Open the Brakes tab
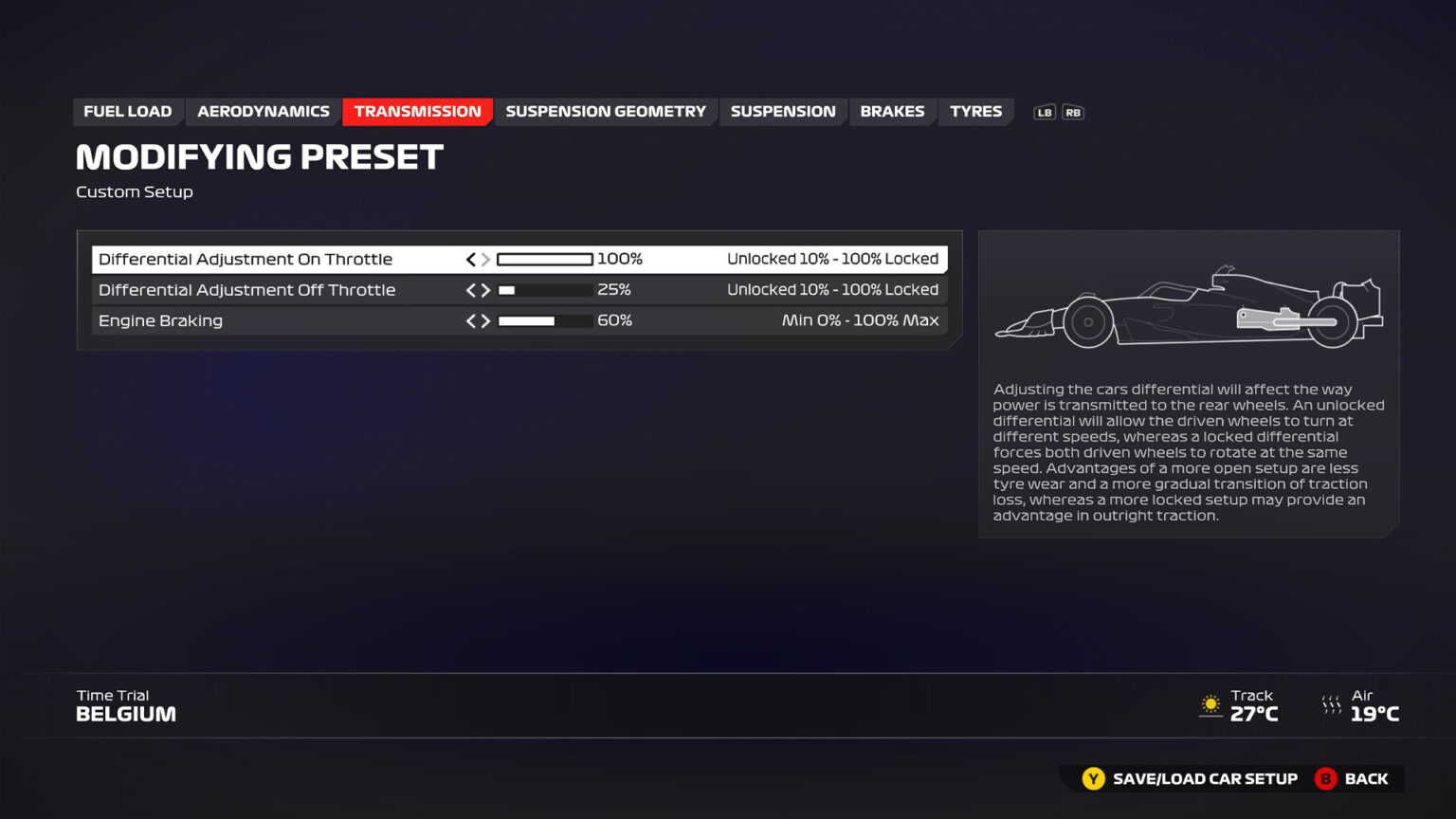1456x819 pixels. pyautogui.click(x=892, y=111)
